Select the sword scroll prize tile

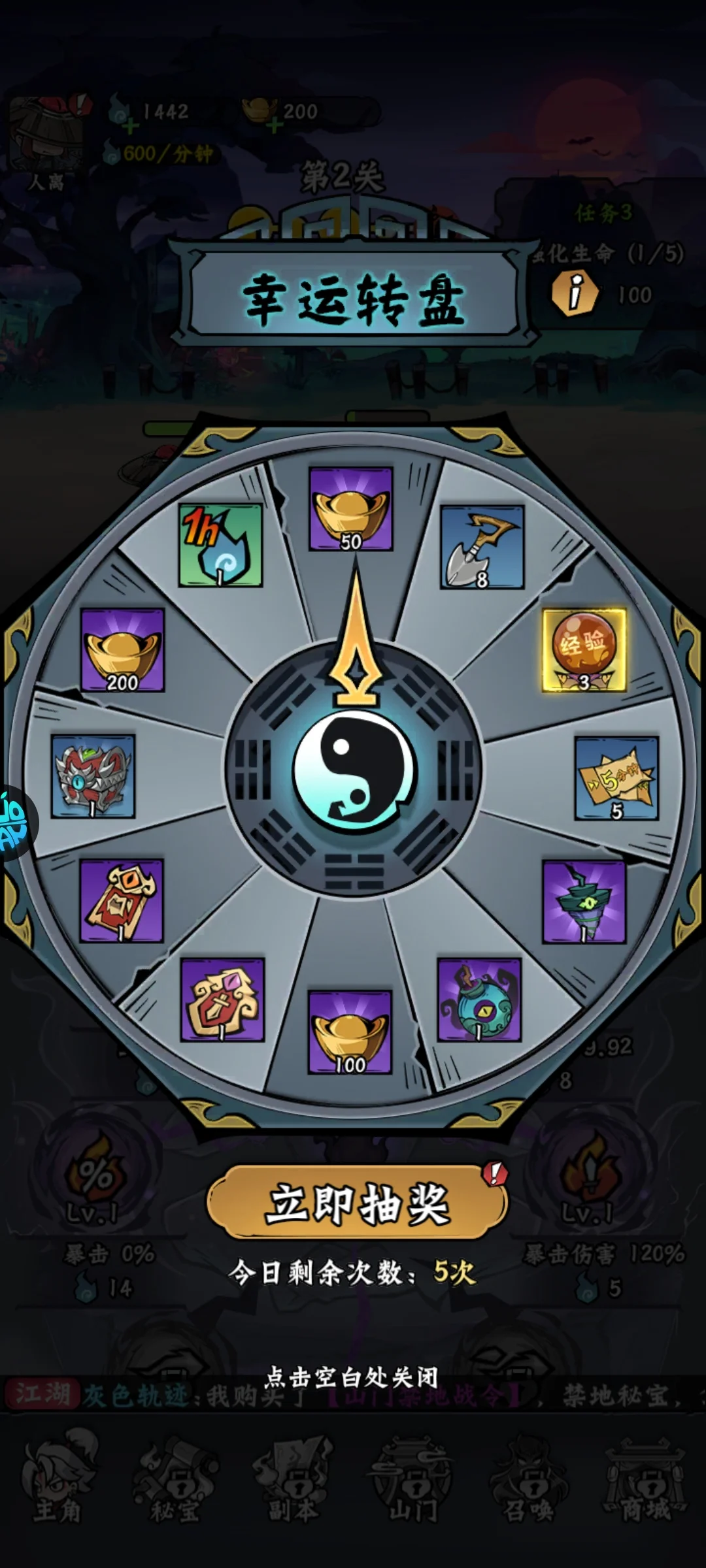(222, 1000)
